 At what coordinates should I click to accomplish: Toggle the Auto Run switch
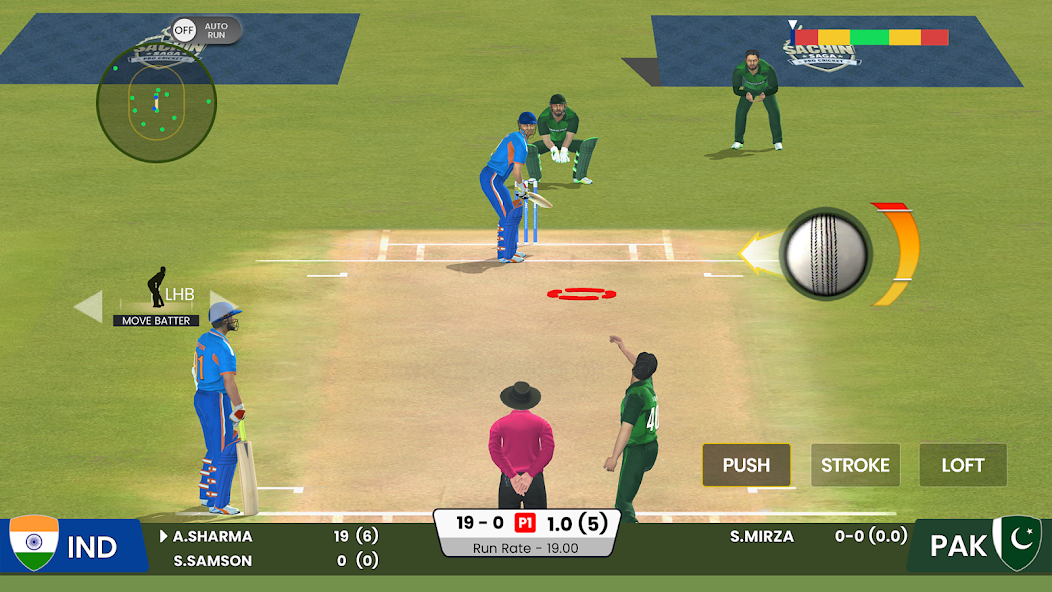[x=185, y=30]
